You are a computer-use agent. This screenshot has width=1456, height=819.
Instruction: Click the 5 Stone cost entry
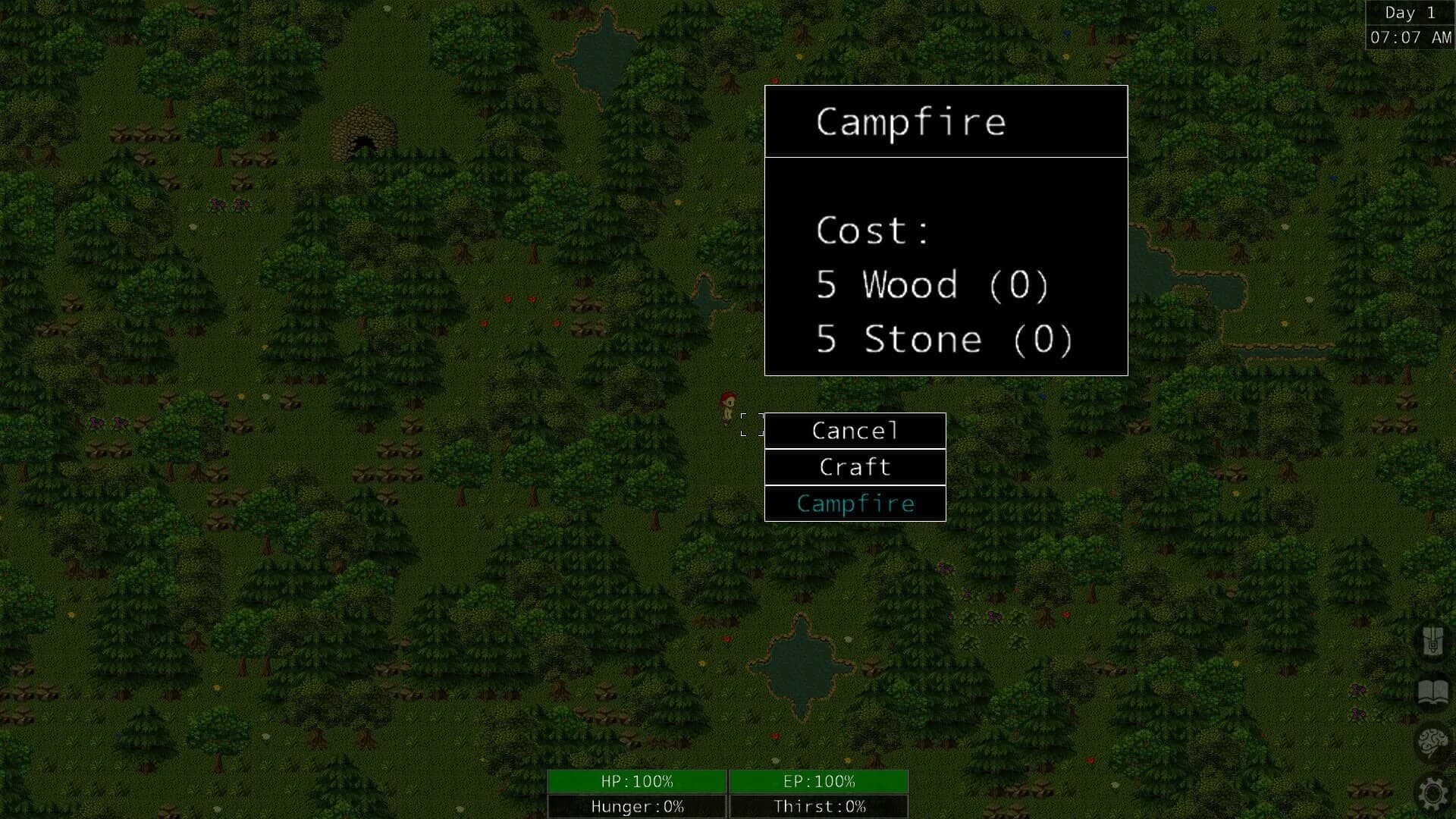click(943, 339)
